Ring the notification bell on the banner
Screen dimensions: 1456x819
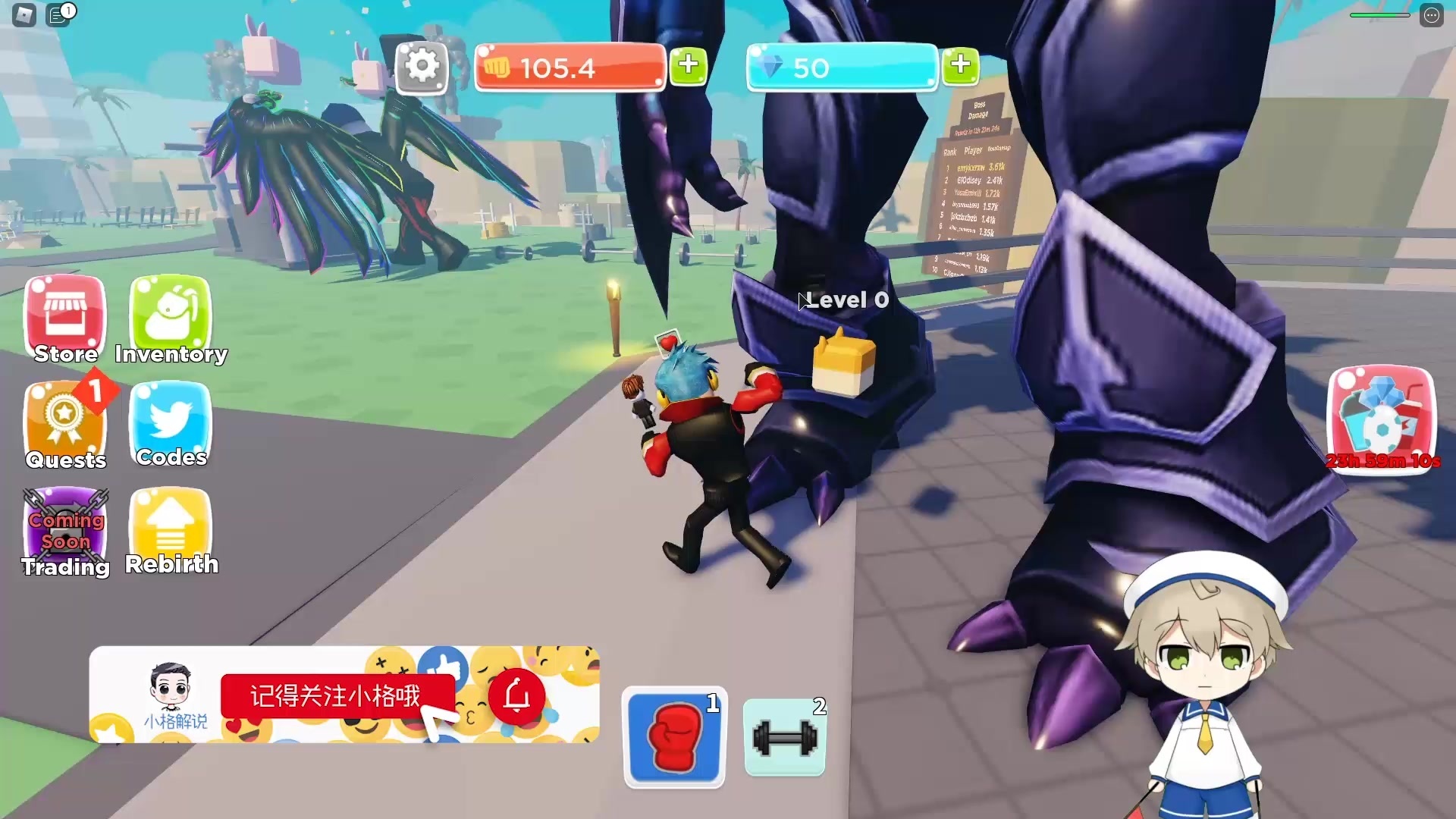click(x=516, y=695)
